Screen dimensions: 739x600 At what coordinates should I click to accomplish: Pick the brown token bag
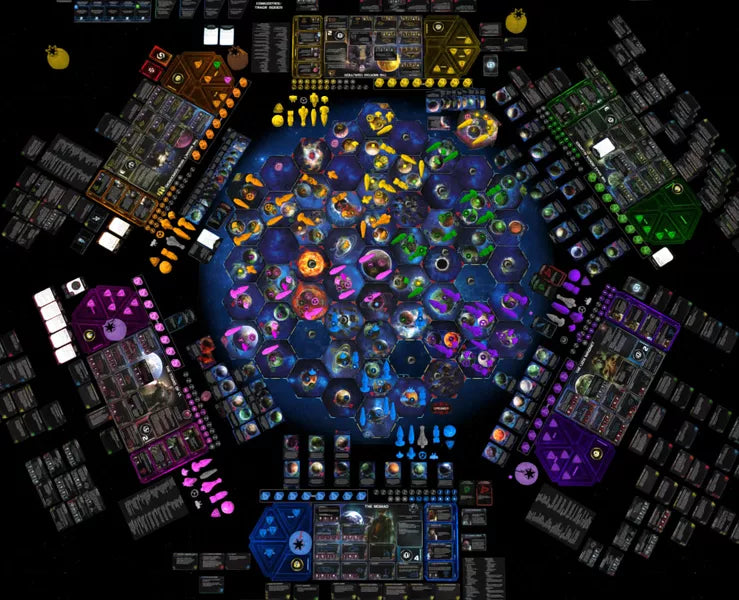[x=239, y=59]
